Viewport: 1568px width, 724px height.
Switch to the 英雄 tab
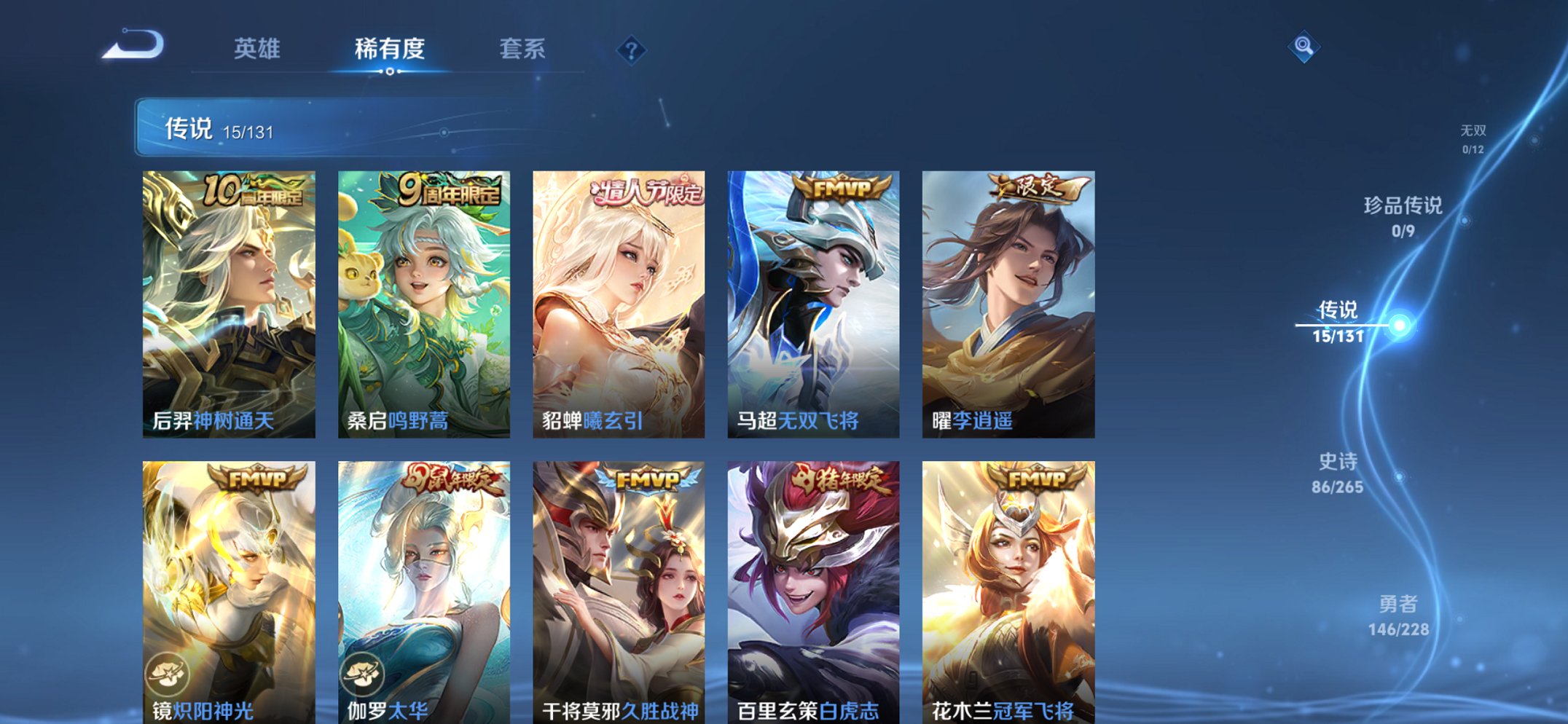click(x=259, y=50)
